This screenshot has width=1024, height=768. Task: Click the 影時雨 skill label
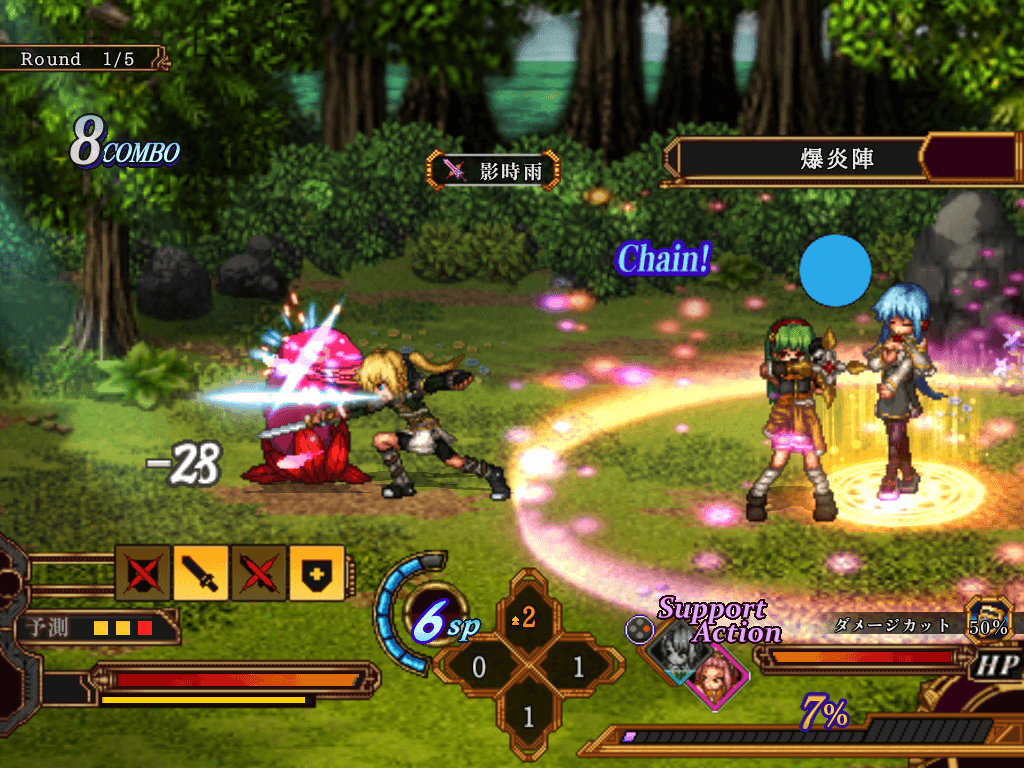(x=493, y=170)
